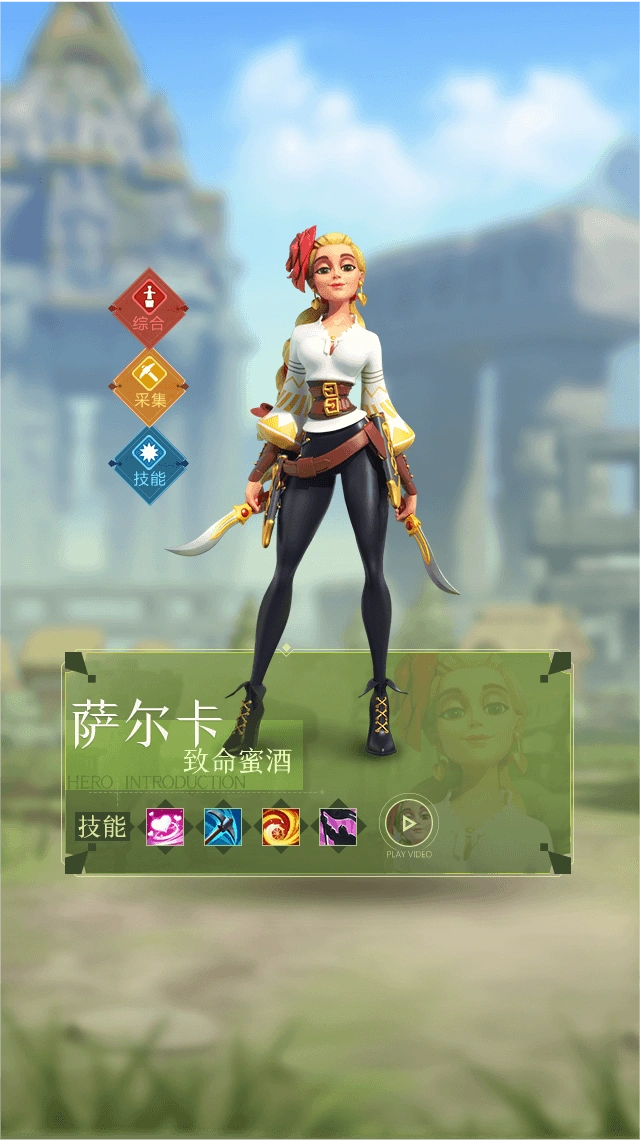
Task: View the pink flag skill icon
Action: tap(338, 827)
